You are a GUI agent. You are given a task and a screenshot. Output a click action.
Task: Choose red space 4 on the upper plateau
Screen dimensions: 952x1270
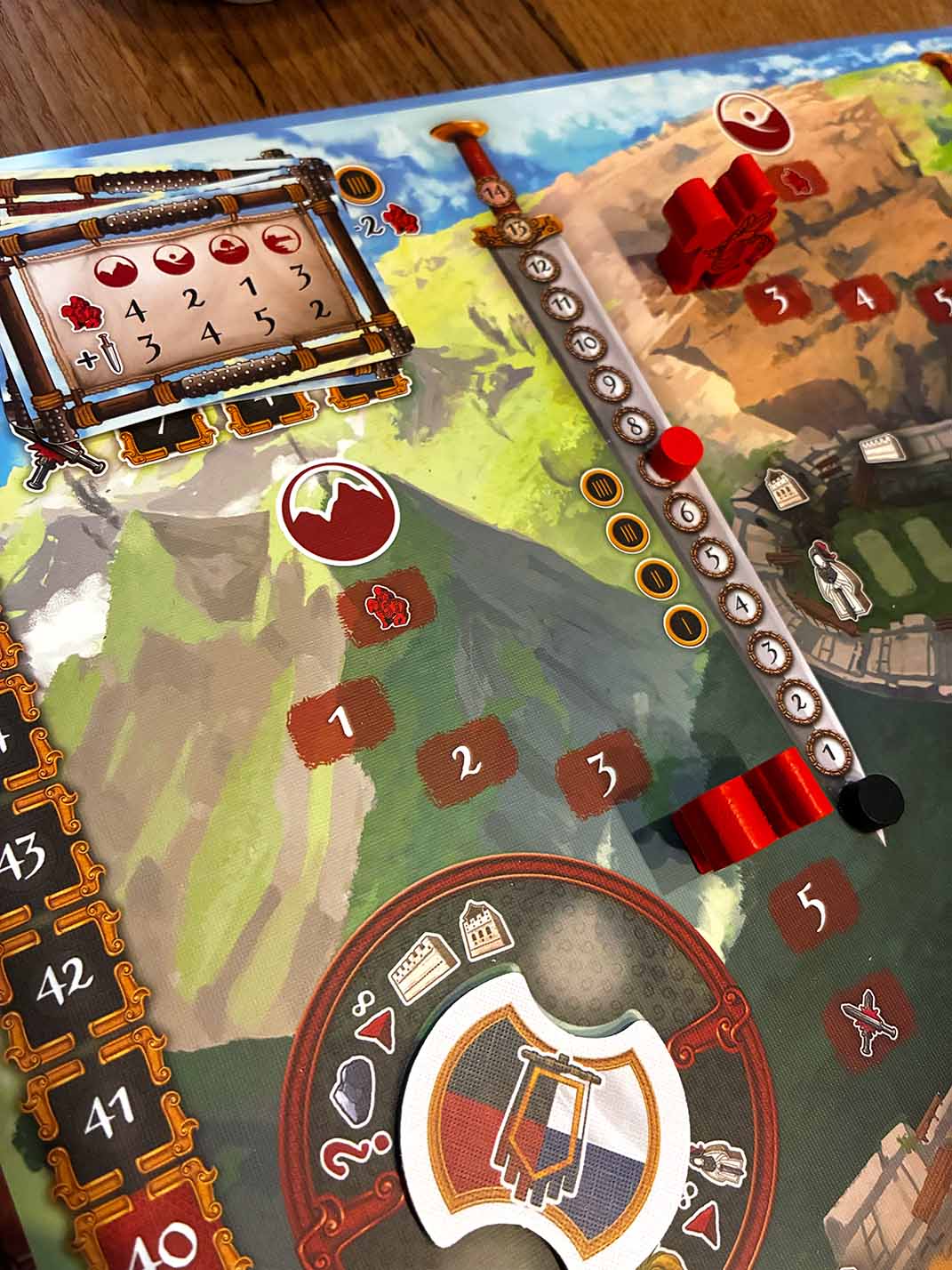pos(865,301)
